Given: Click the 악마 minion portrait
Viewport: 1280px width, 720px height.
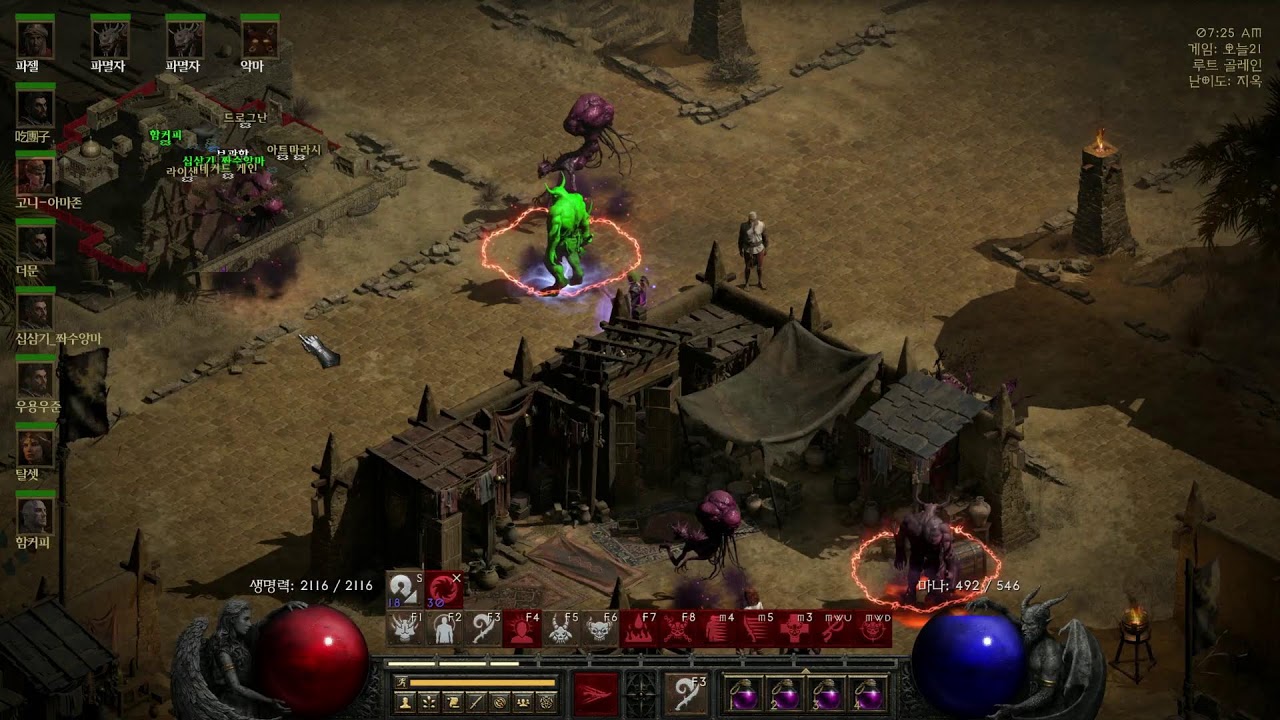Looking at the screenshot, I should (259, 39).
